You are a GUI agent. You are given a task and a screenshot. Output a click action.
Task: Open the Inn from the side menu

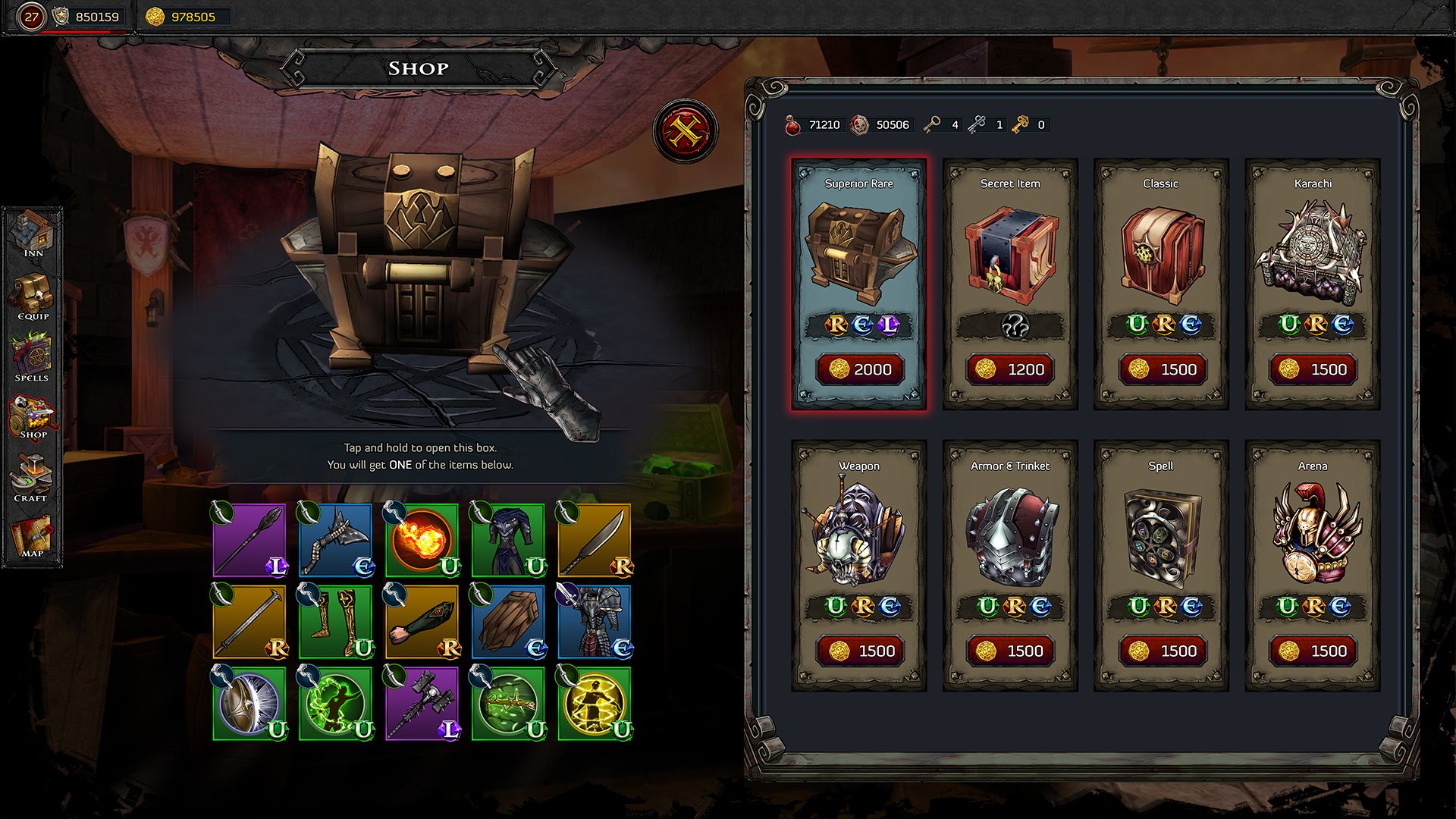click(33, 235)
